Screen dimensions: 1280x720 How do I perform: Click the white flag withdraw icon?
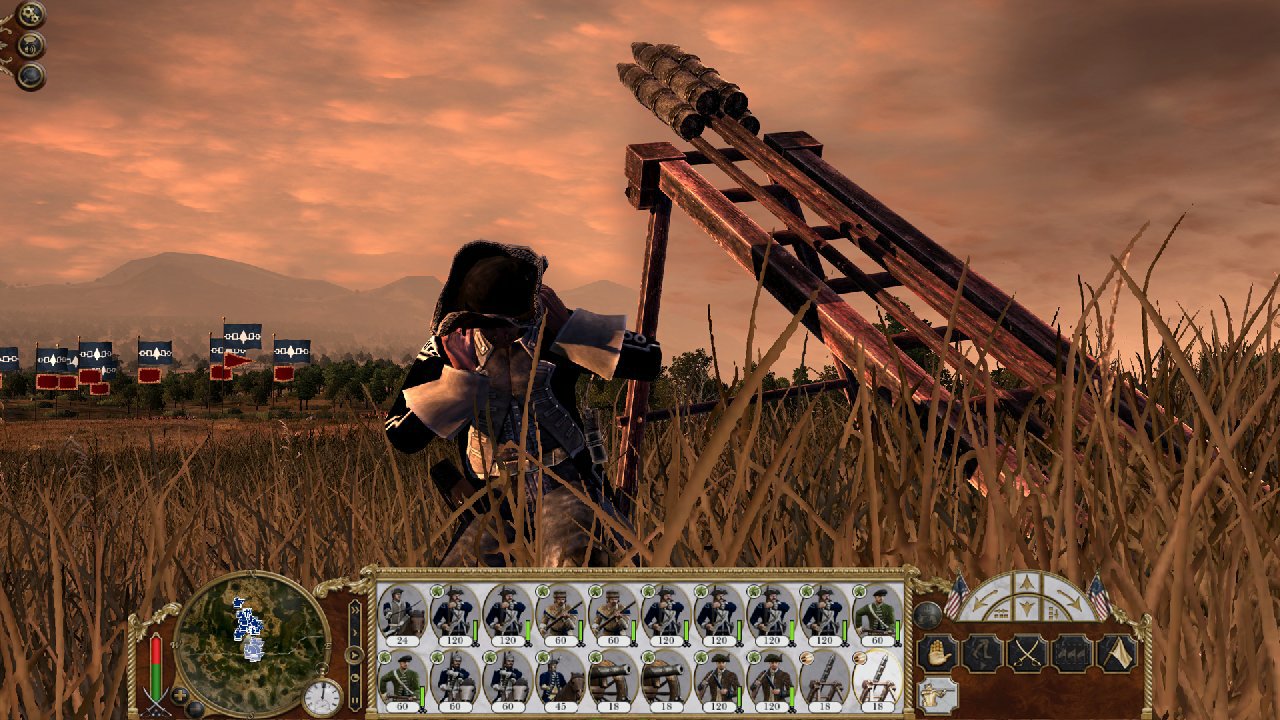(1114, 652)
